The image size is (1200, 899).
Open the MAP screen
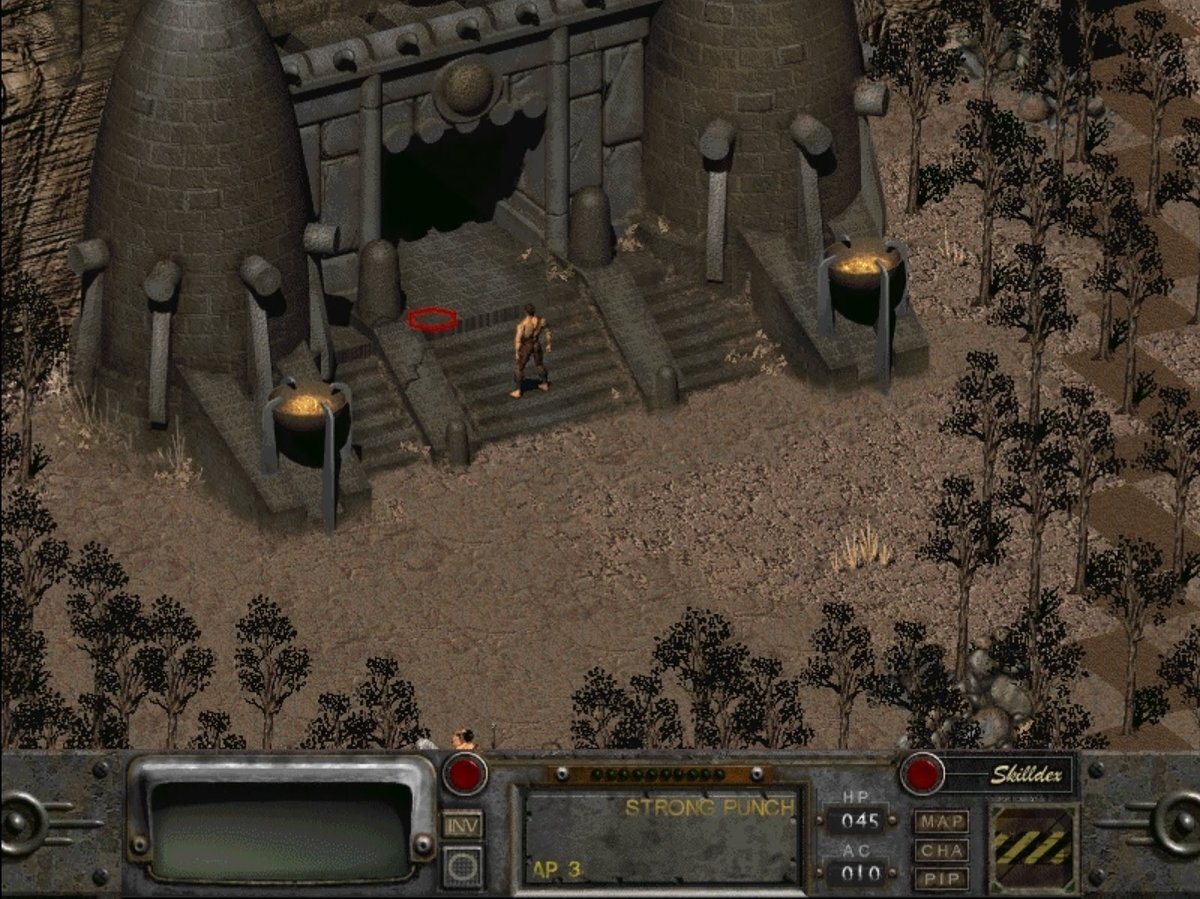coord(941,822)
